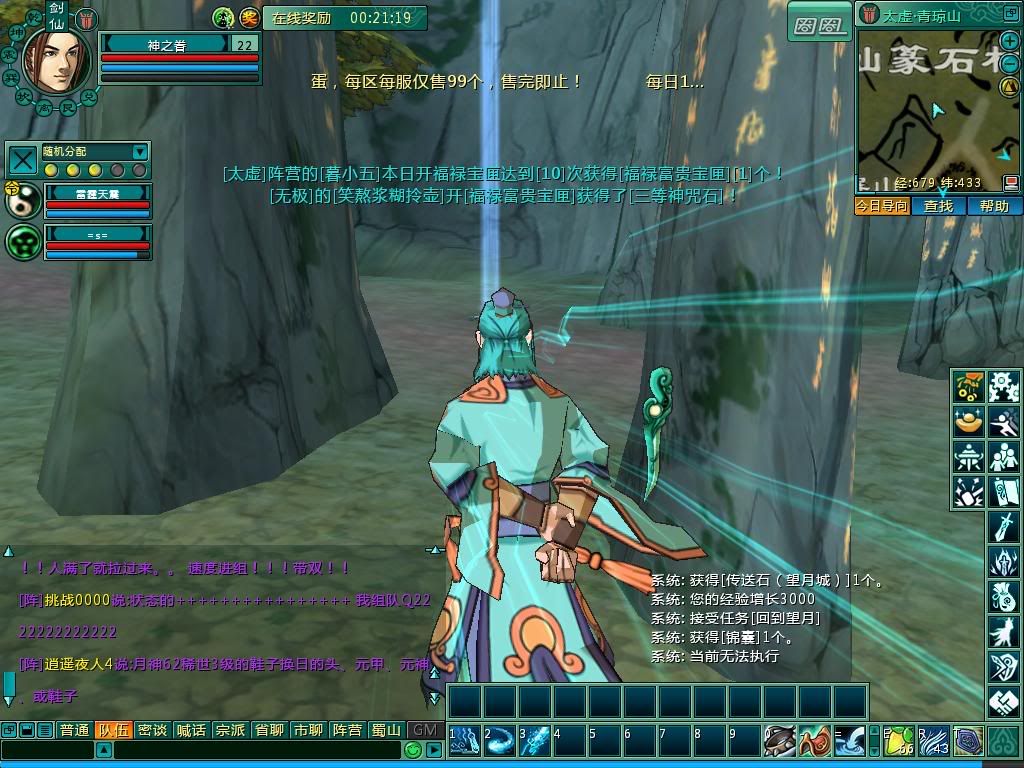The height and width of the screenshot is (768, 1024).
Task: Open the 今日导向 daily guide
Action: click(x=882, y=206)
